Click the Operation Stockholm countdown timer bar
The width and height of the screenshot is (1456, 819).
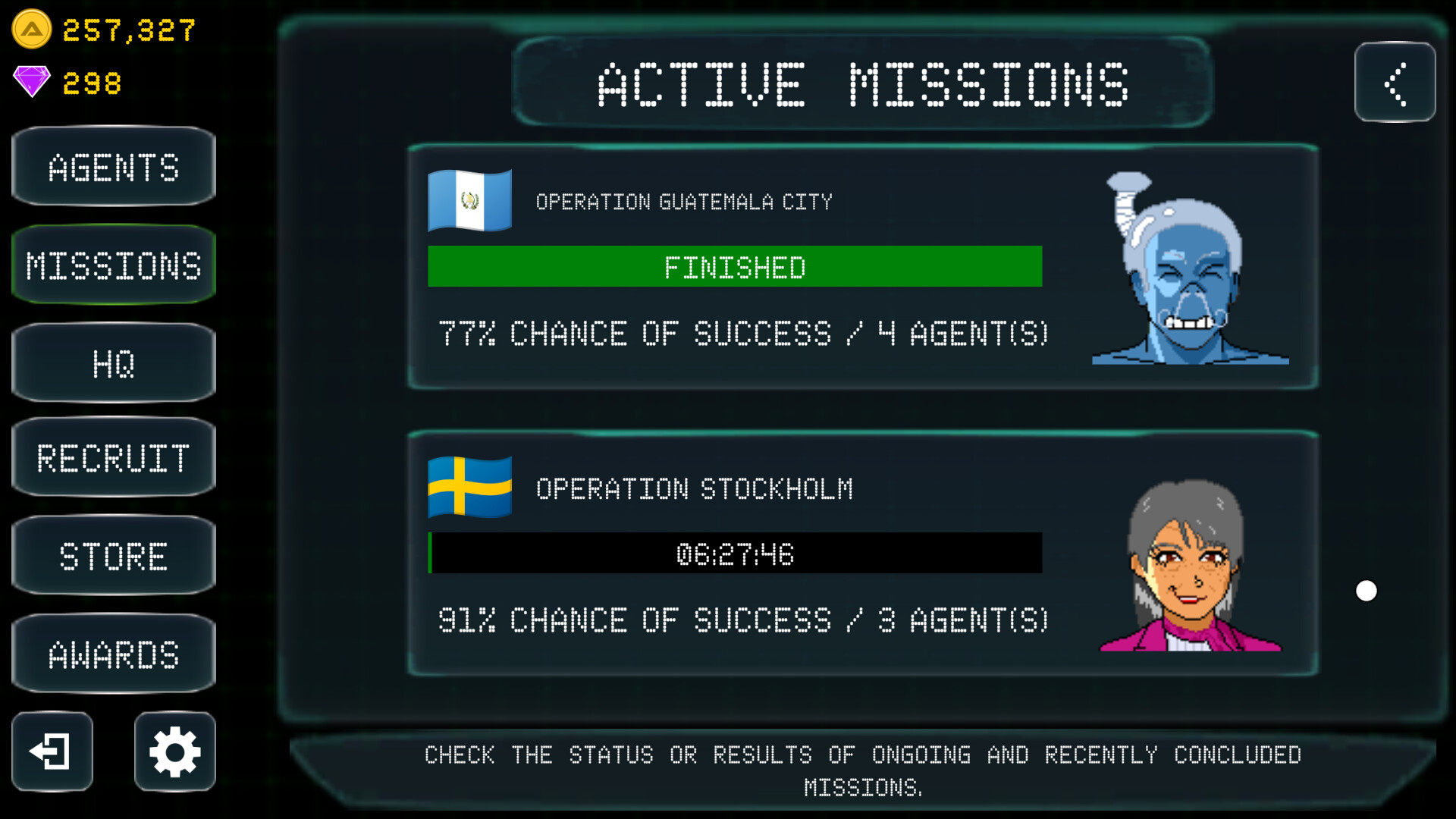pyautogui.click(x=734, y=554)
